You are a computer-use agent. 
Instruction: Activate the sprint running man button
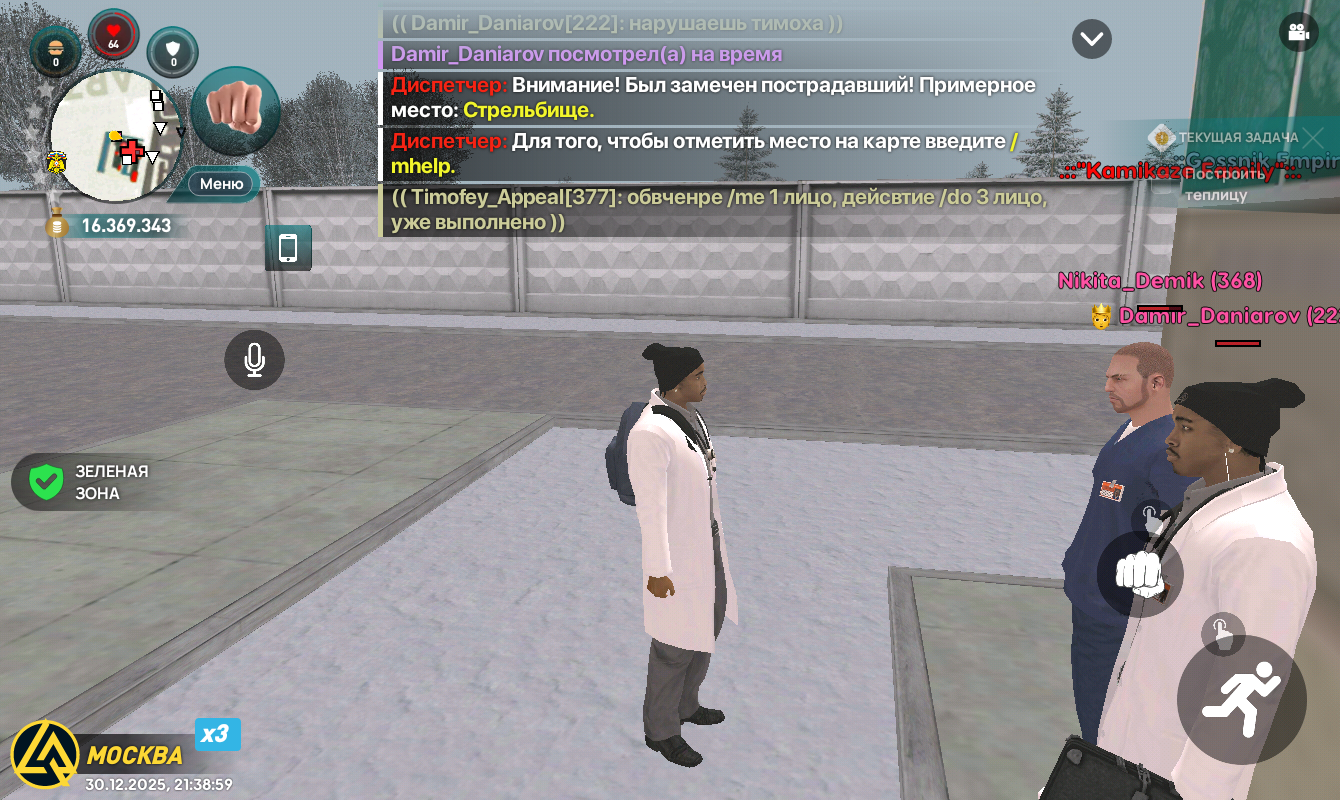click(x=1241, y=700)
